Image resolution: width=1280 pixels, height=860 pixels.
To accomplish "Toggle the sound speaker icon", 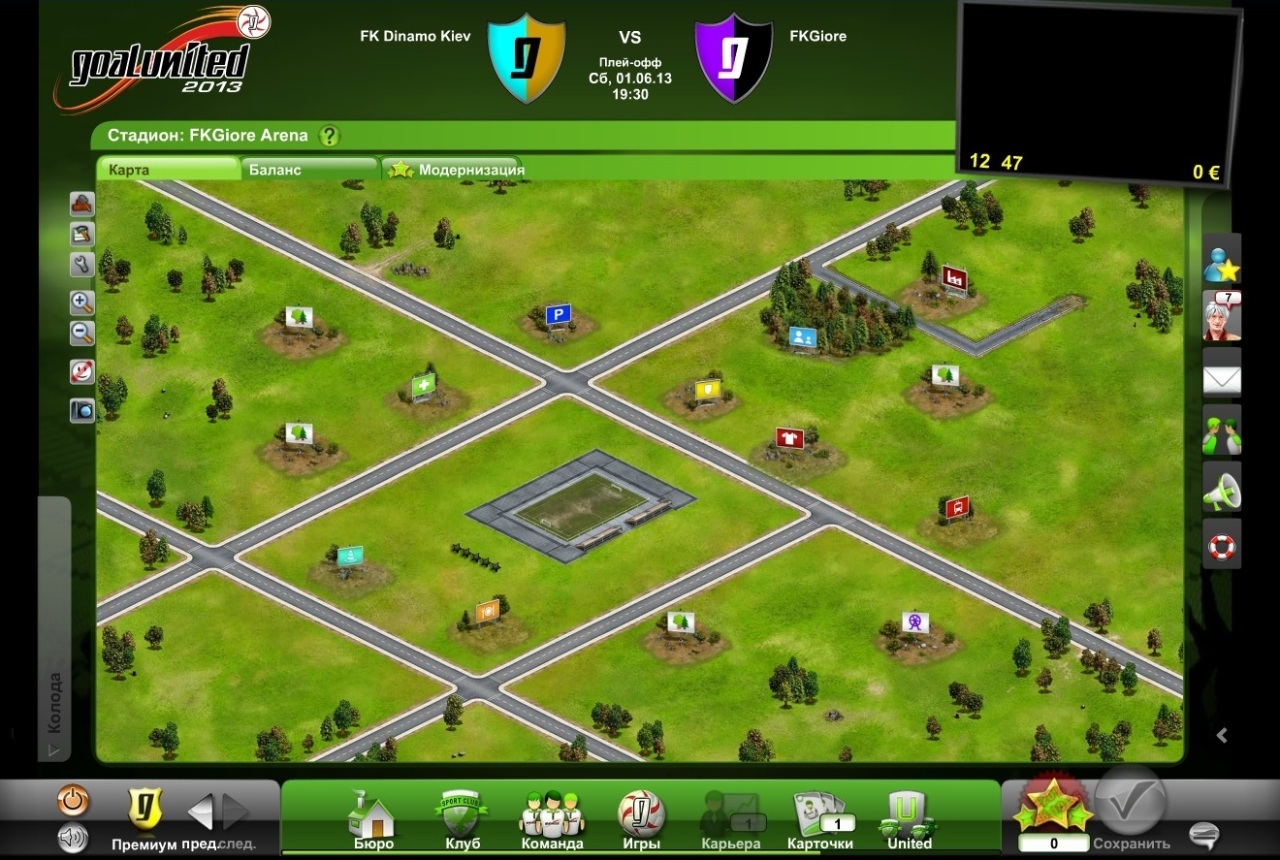I will click(x=72, y=838).
